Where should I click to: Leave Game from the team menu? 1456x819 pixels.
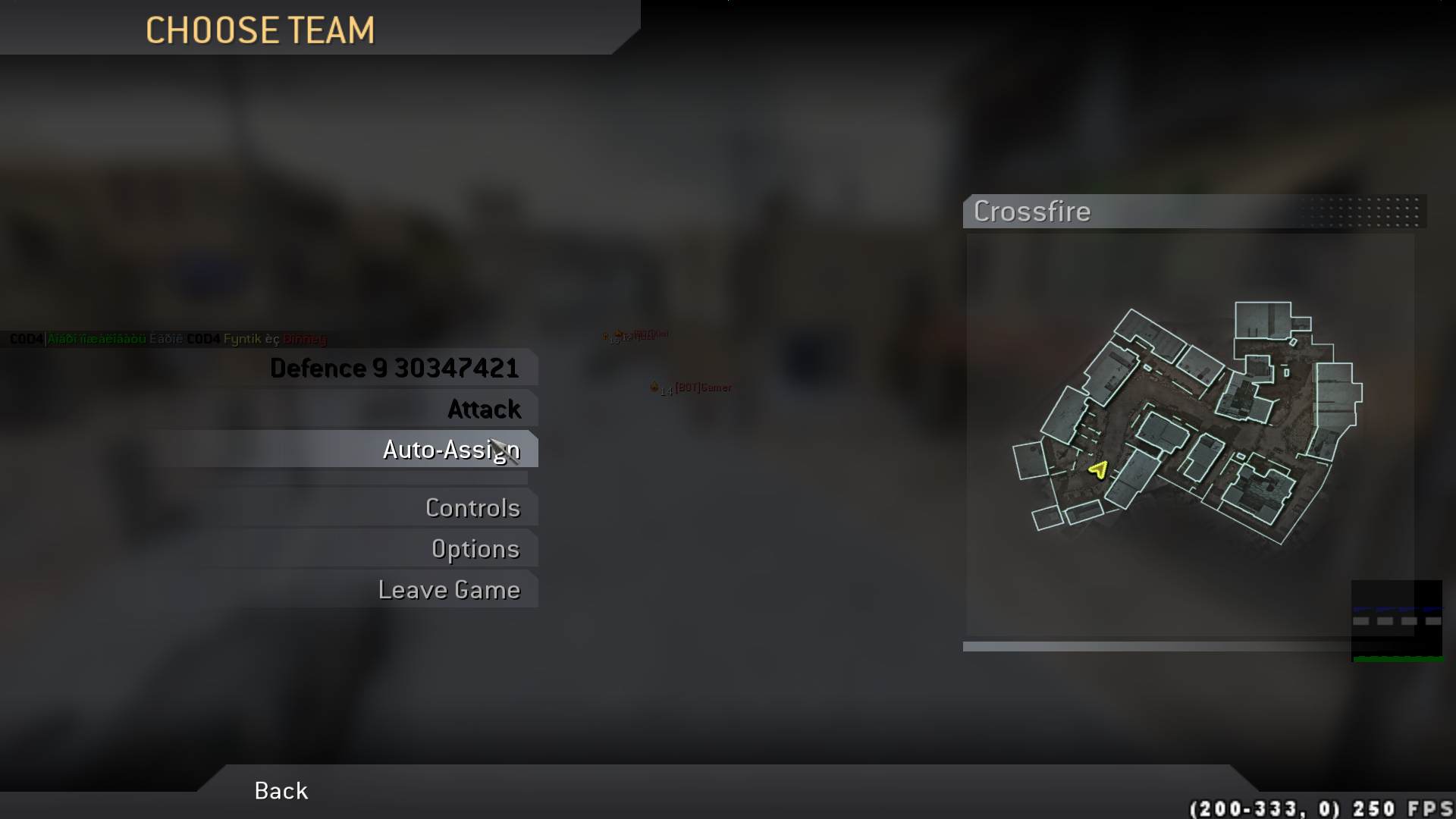click(449, 590)
